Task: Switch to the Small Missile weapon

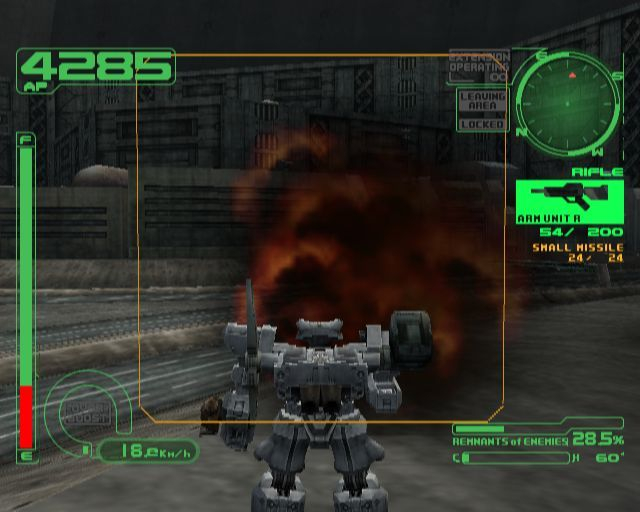Action: tap(578, 247)
